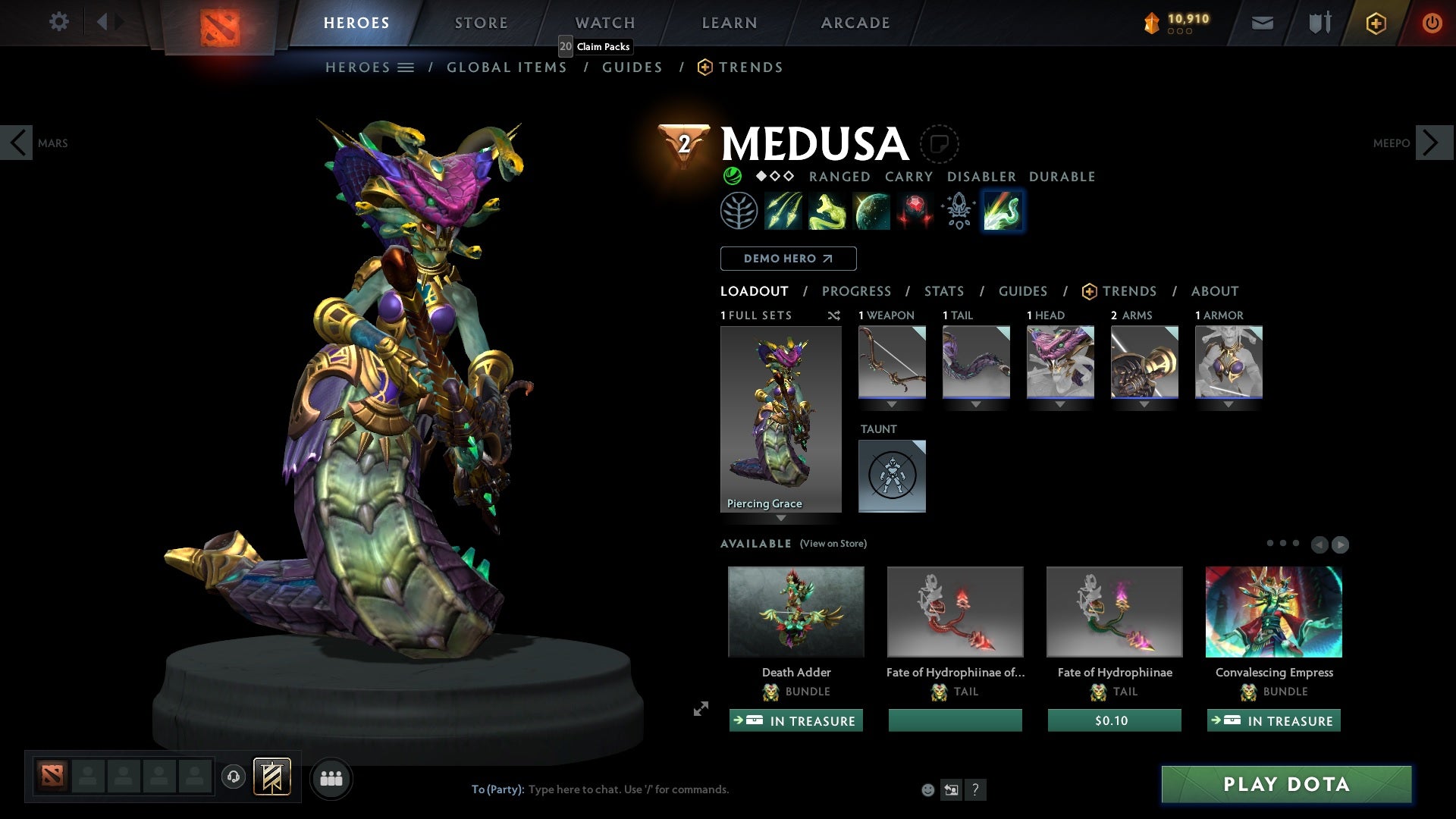
Task: Switch to the PROGRESS tab
Action: (857, 291)
